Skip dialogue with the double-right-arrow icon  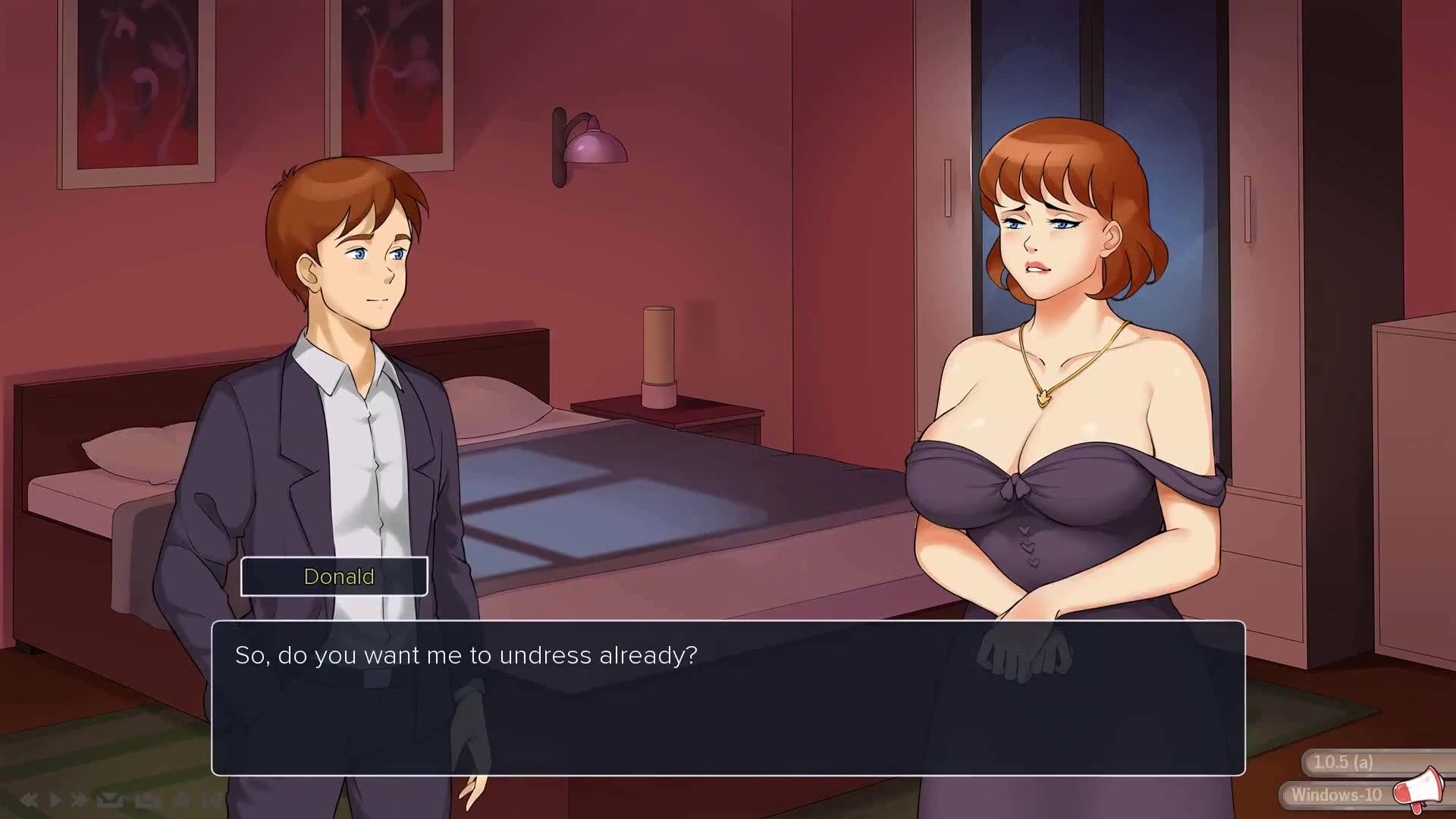[79, 799]
